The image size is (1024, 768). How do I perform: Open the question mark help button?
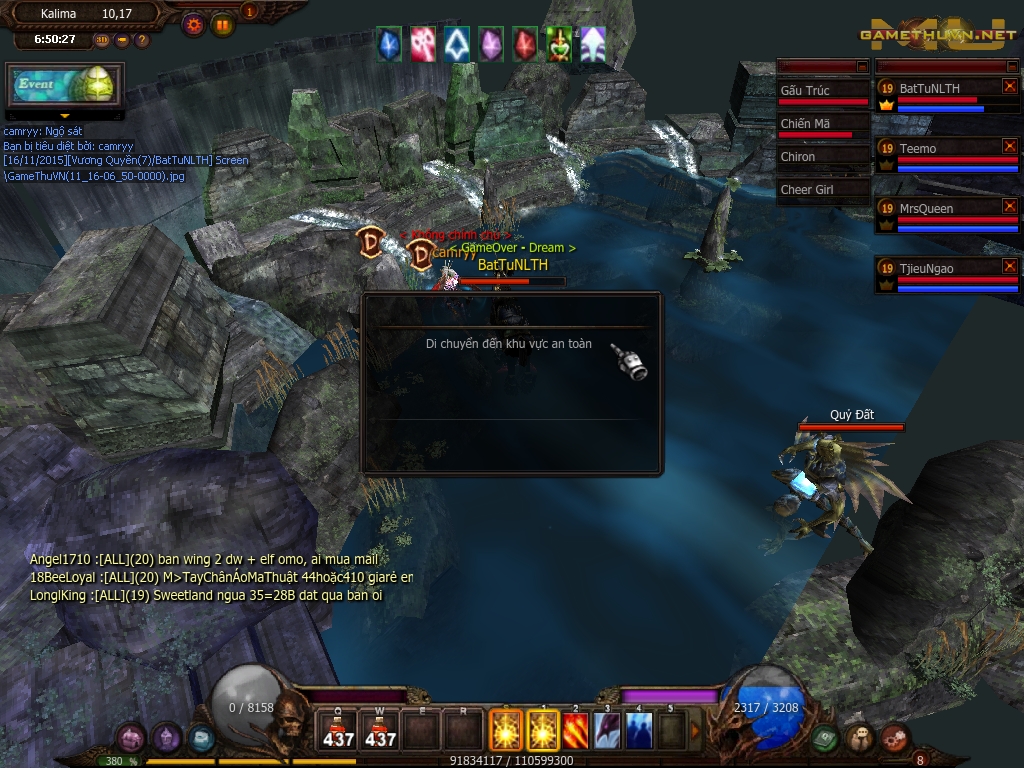tap(142, 40)
